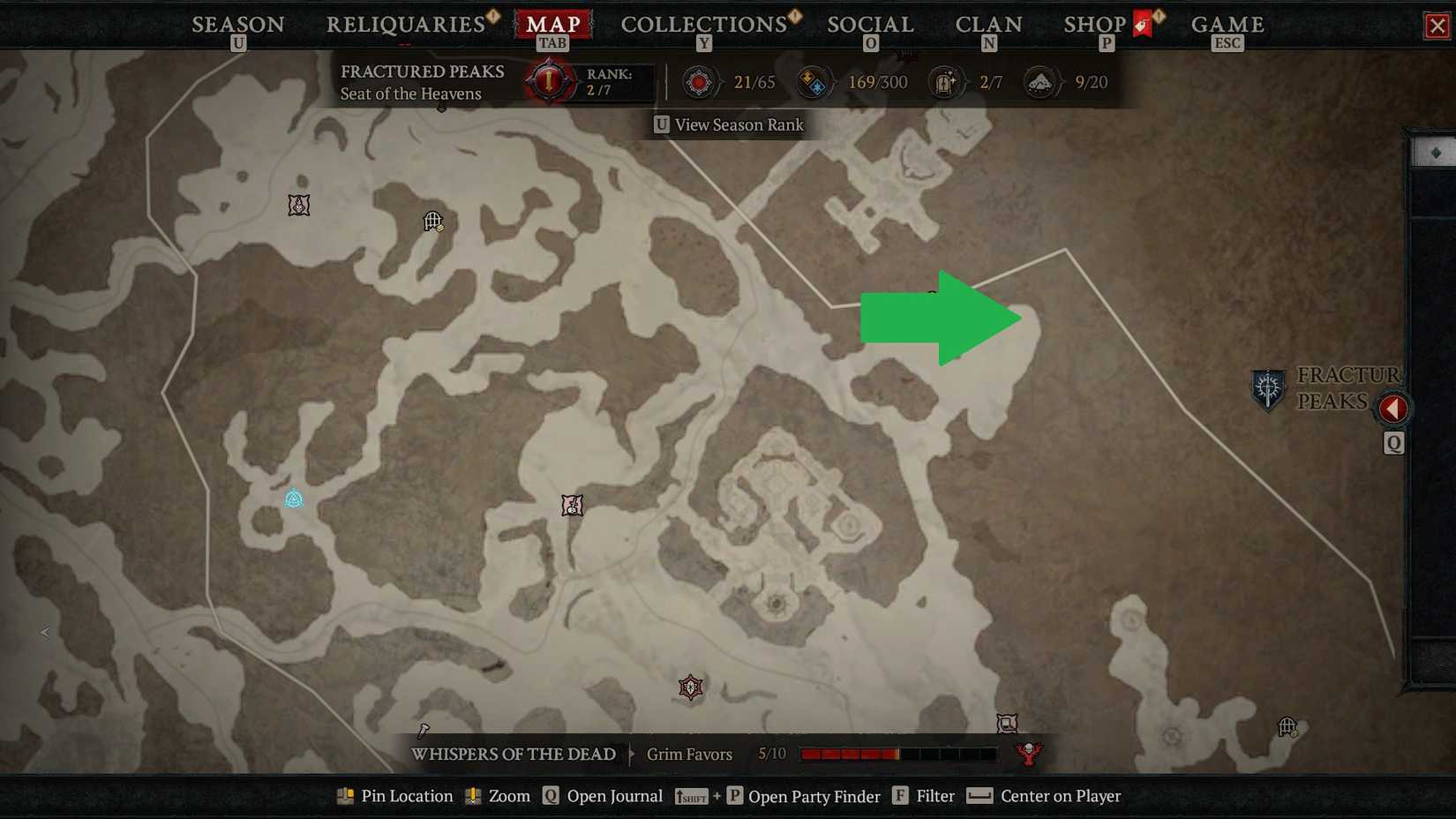Click the areas discovered mountain icon showing 9/20
1456x819 pixels.
[1040, 81]
